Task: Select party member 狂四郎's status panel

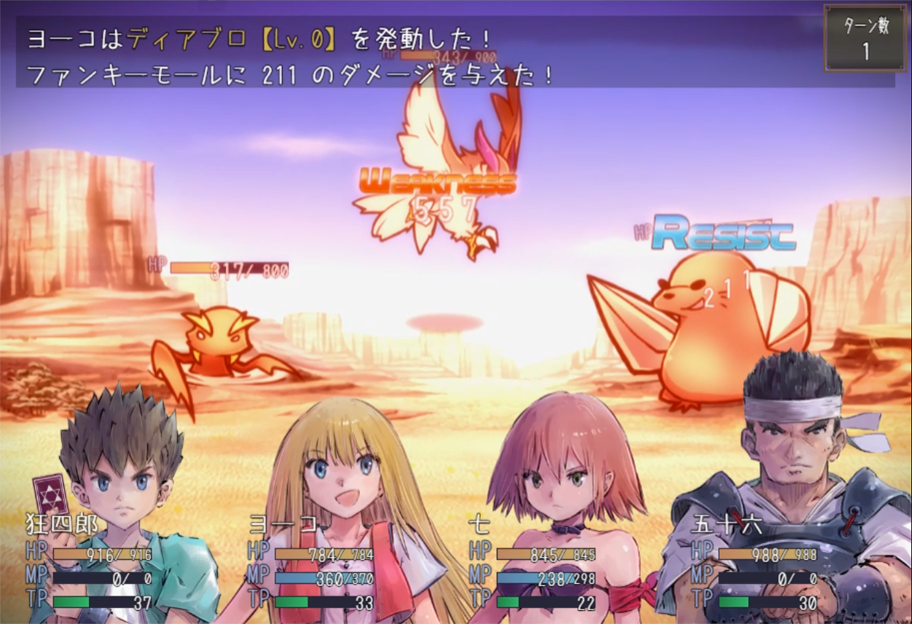Action: (x=90, y=565)
